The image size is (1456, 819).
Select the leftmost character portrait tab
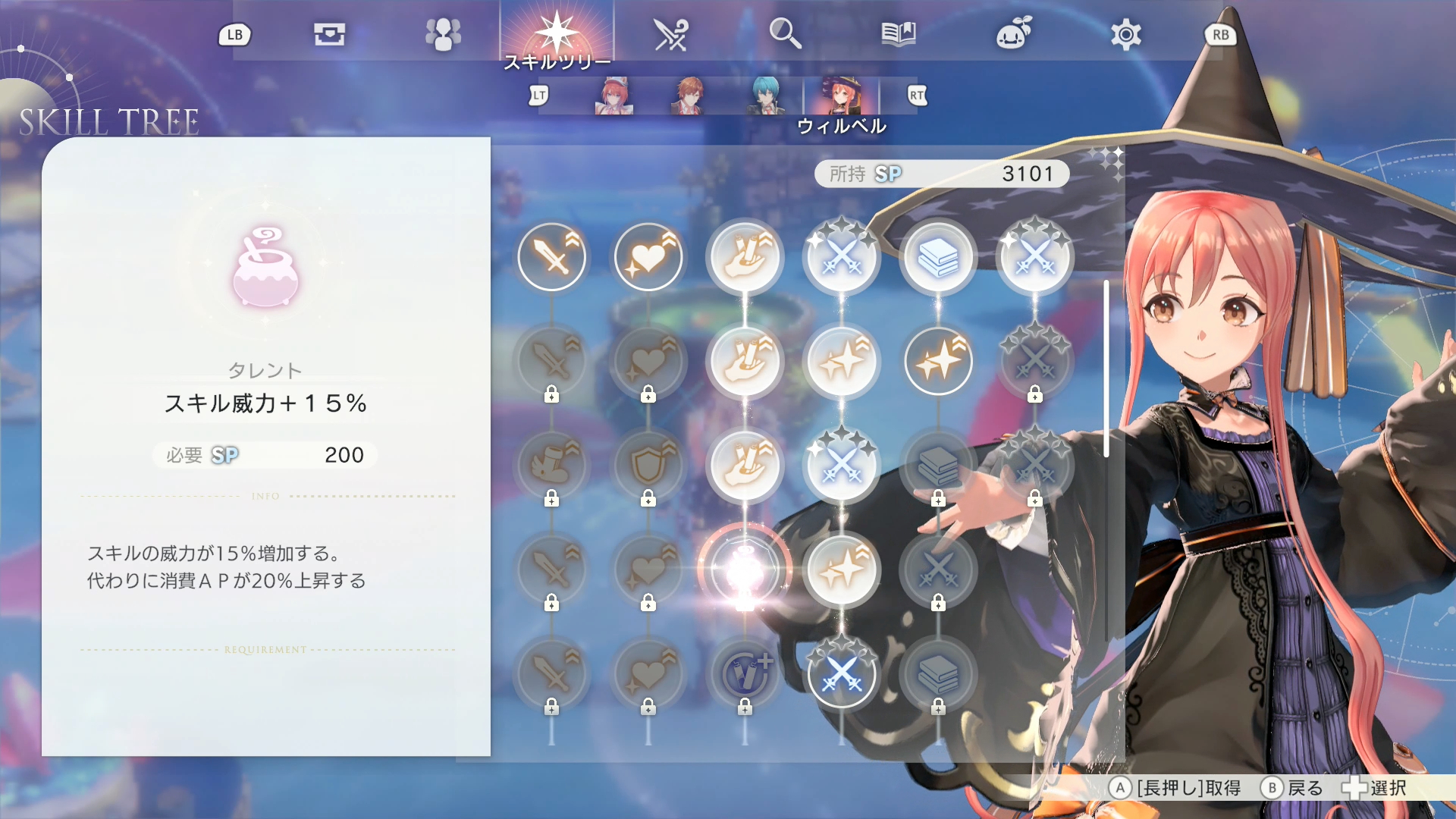(x=614, y=96)
